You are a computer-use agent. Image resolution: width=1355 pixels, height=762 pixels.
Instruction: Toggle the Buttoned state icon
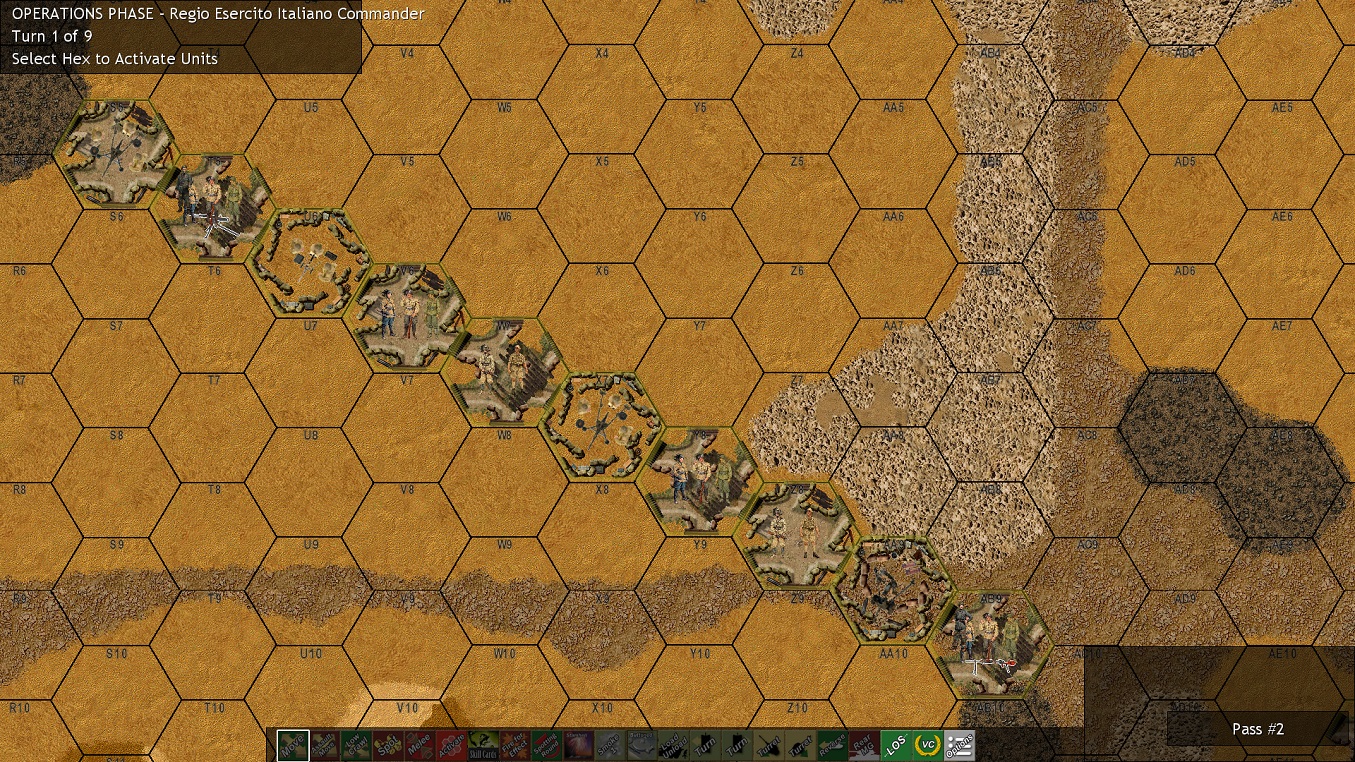click(640, 744)
